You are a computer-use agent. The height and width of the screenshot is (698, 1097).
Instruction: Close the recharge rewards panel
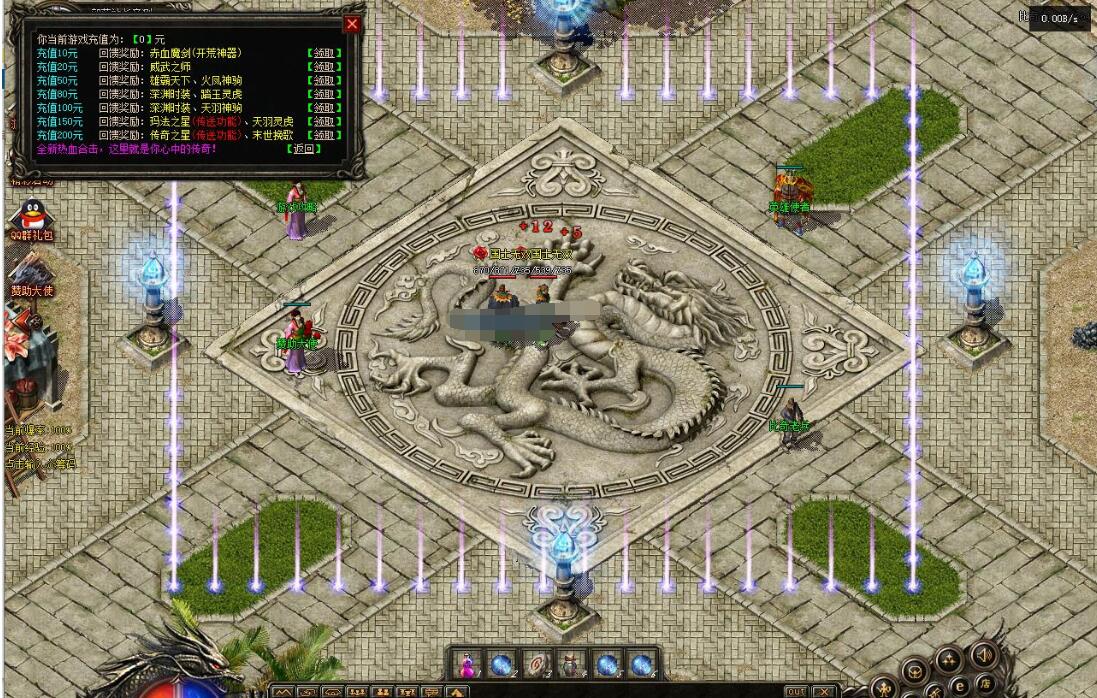pos(352,24)
